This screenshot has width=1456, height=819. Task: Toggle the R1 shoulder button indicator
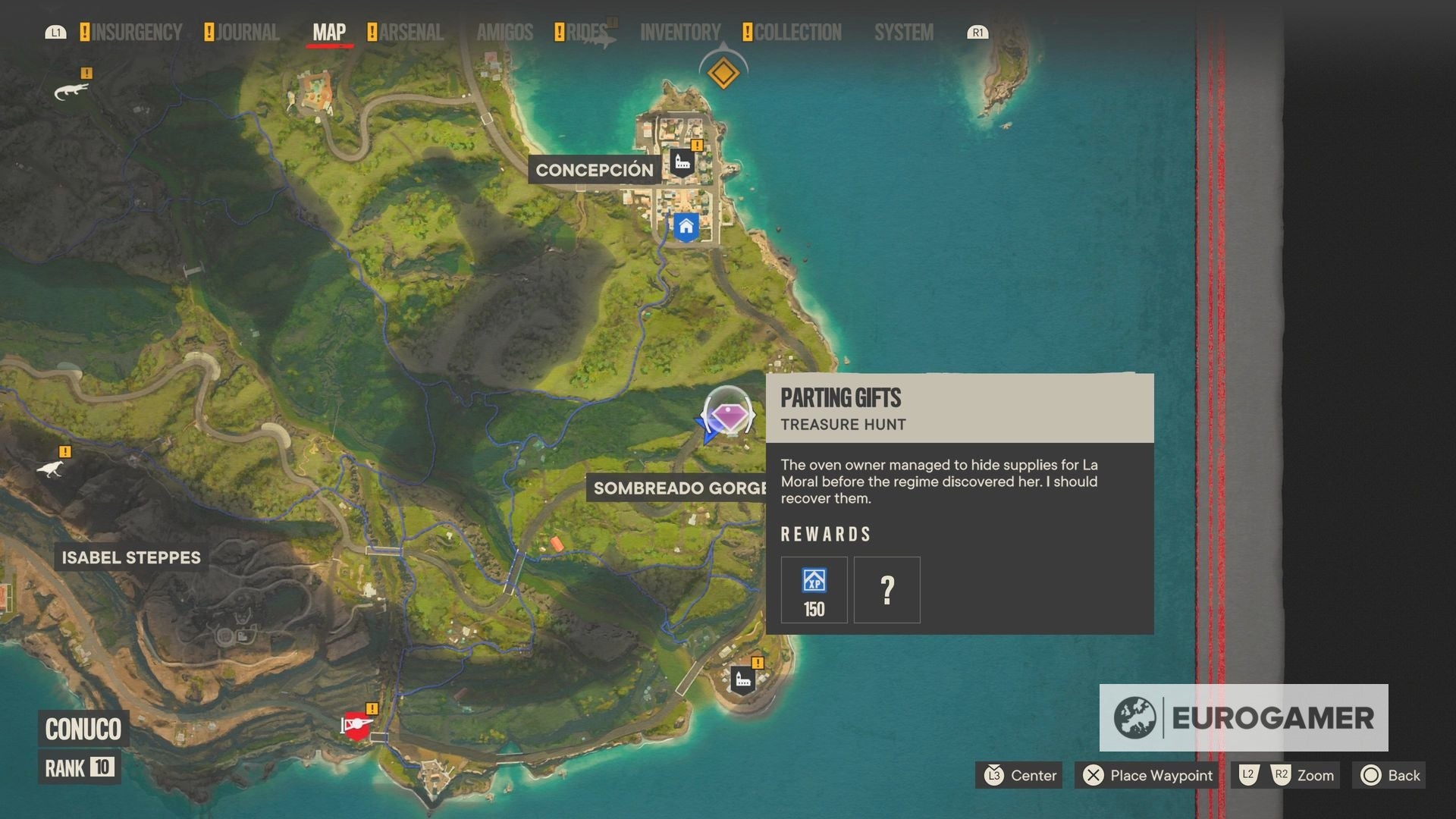(976, 33)
